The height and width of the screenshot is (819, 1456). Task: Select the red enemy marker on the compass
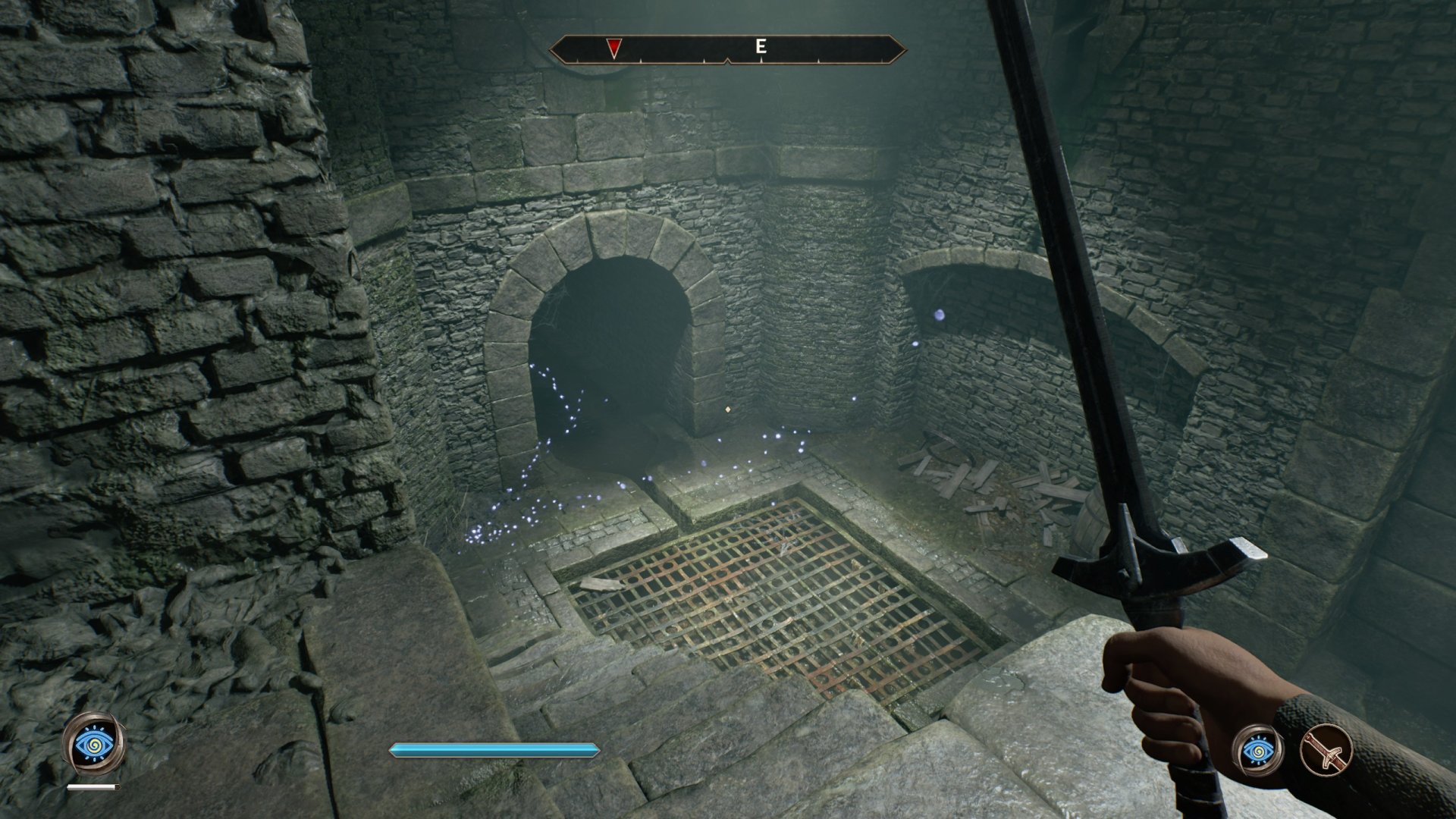(613, 49)
